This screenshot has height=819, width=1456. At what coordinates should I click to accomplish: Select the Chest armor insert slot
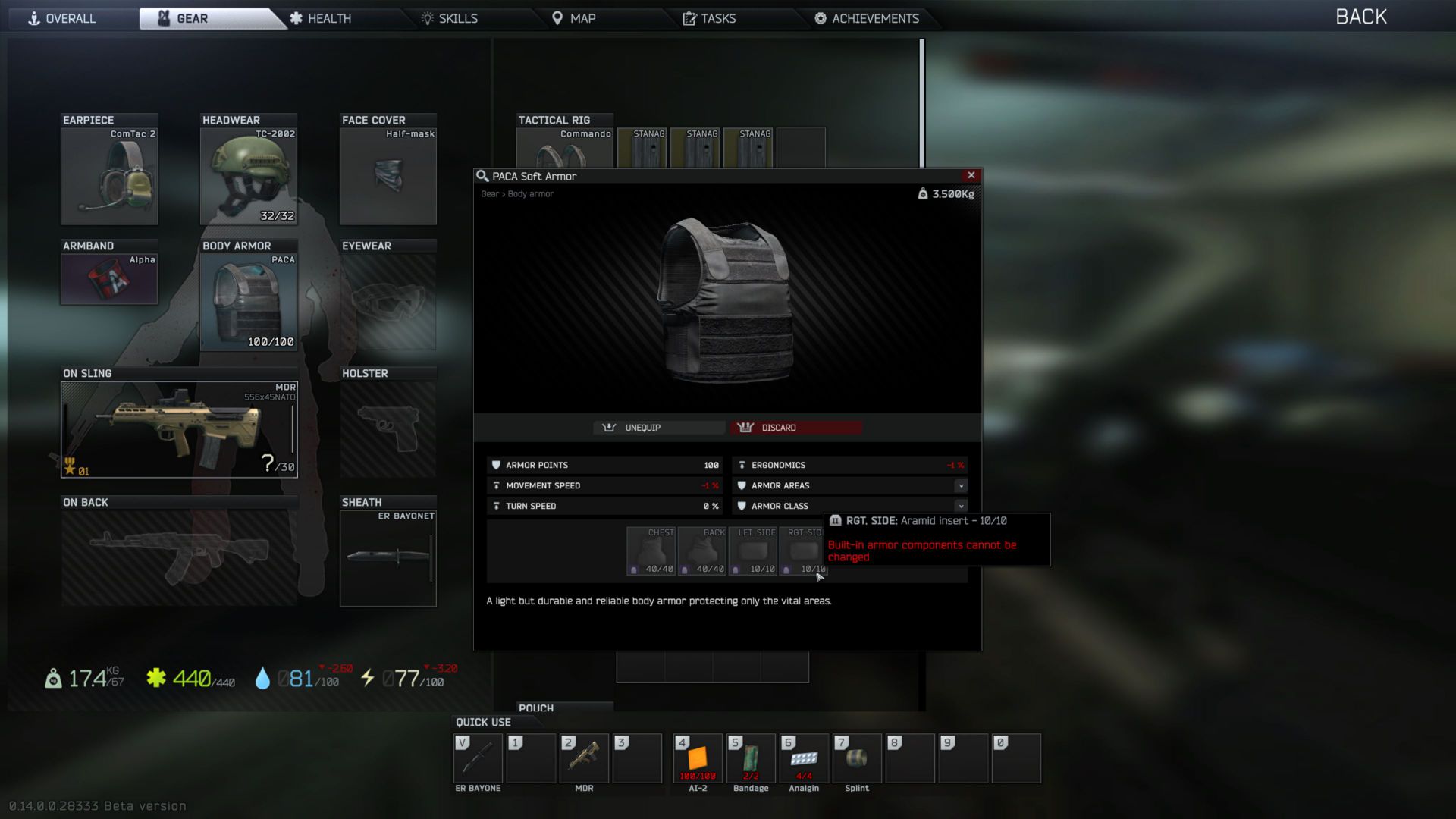coord(651,551)
